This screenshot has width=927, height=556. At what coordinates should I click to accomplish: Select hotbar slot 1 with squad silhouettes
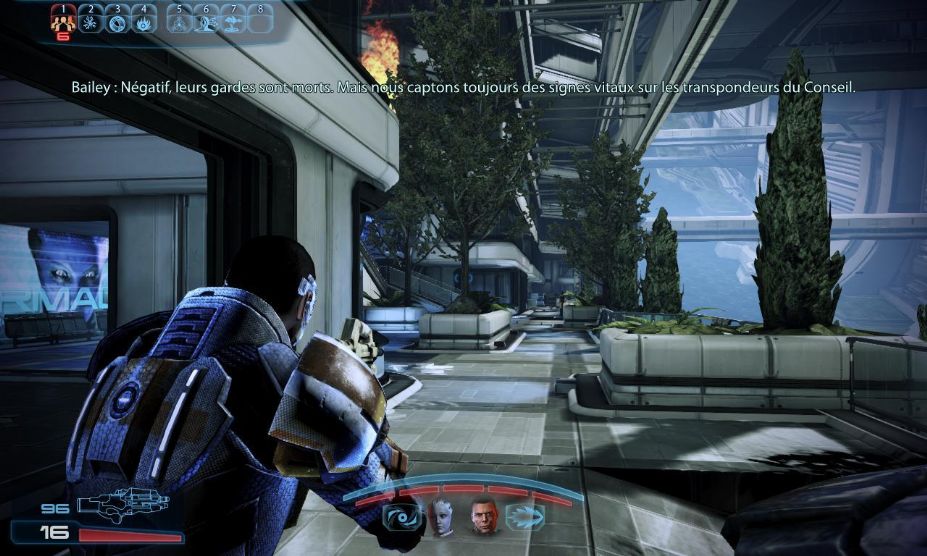coord(63,21)
